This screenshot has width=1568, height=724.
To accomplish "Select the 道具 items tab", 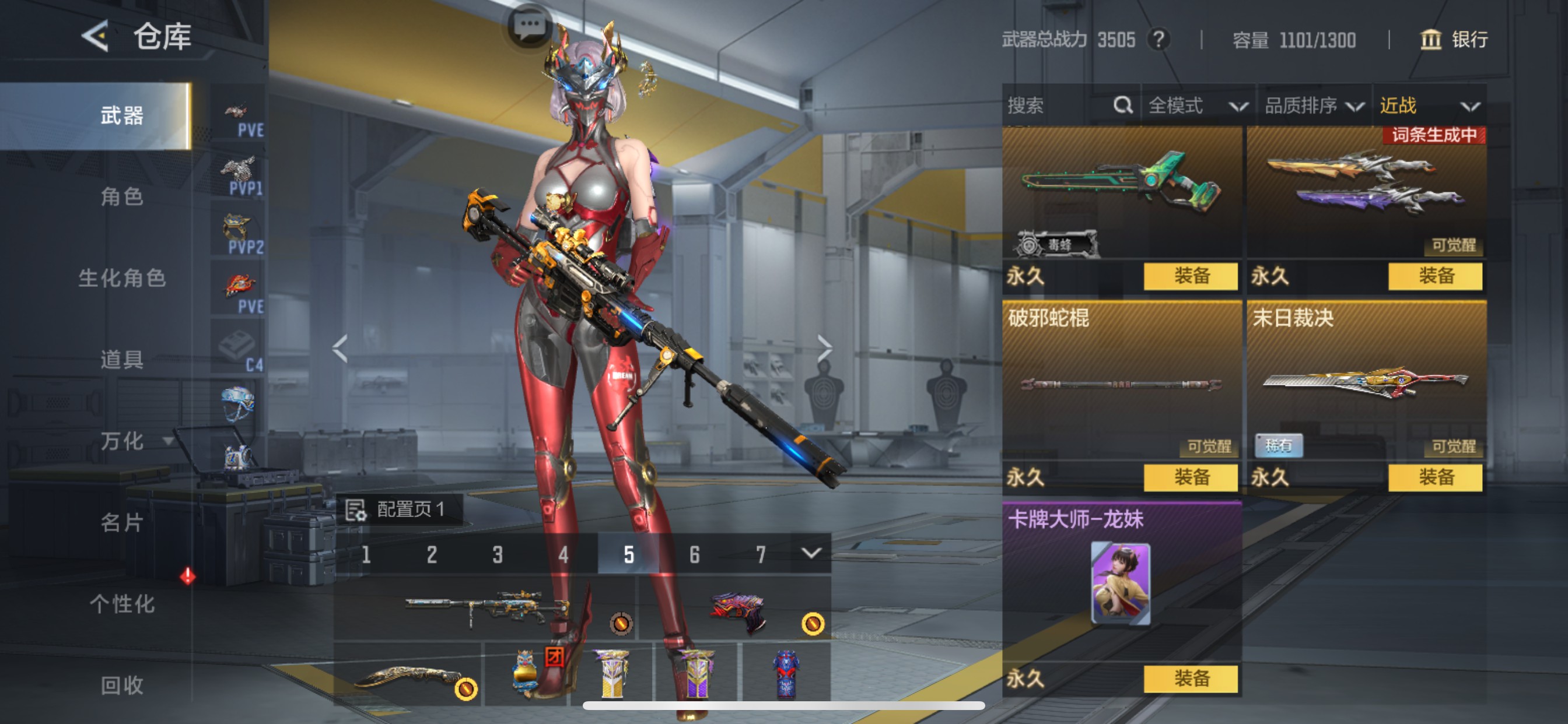I will tap(122, 360).
